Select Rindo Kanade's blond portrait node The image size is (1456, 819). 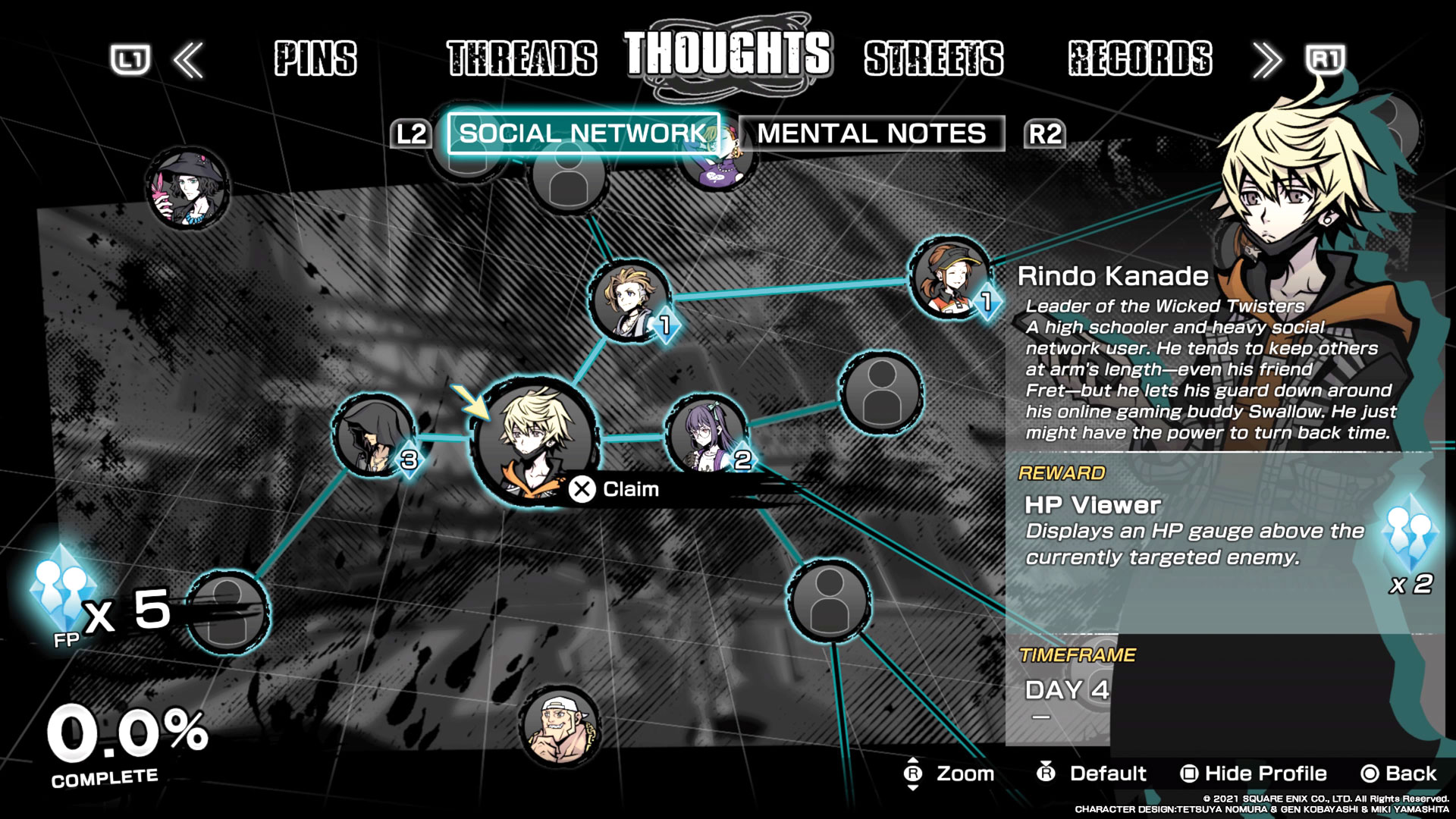[x=534, y=440]
